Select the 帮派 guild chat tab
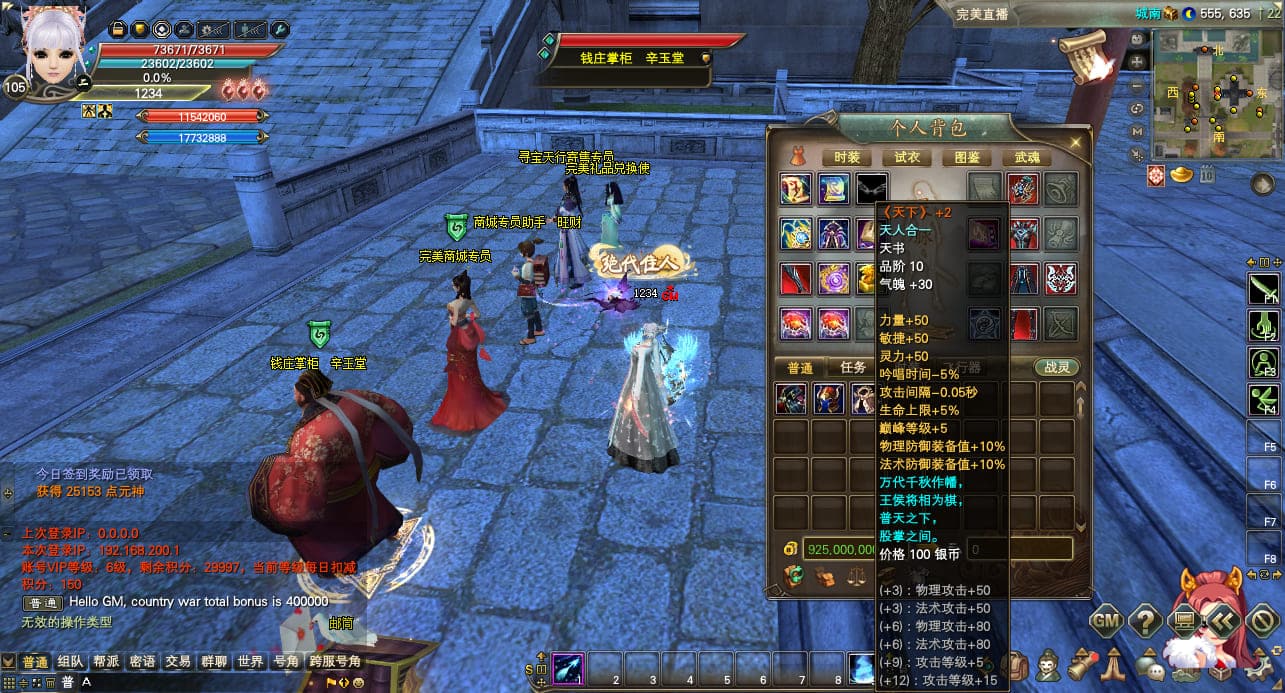This screenshot has height=693, width=1285. 106,662
